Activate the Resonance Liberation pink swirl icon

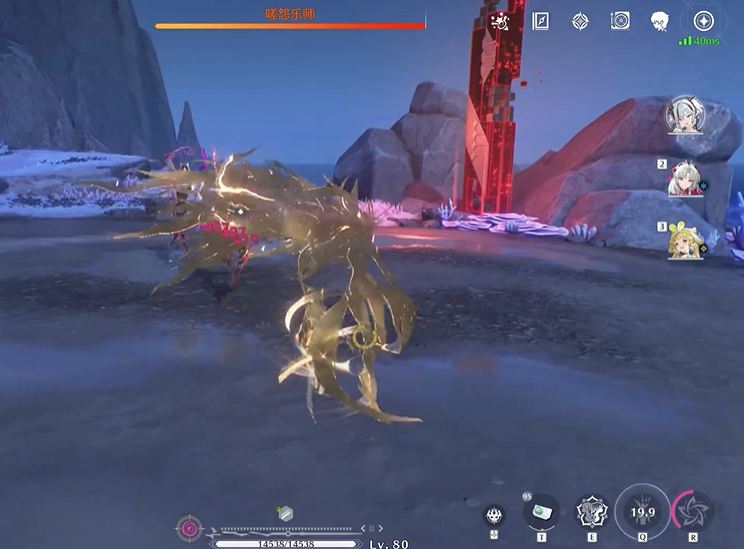click(x=693, y=510)
